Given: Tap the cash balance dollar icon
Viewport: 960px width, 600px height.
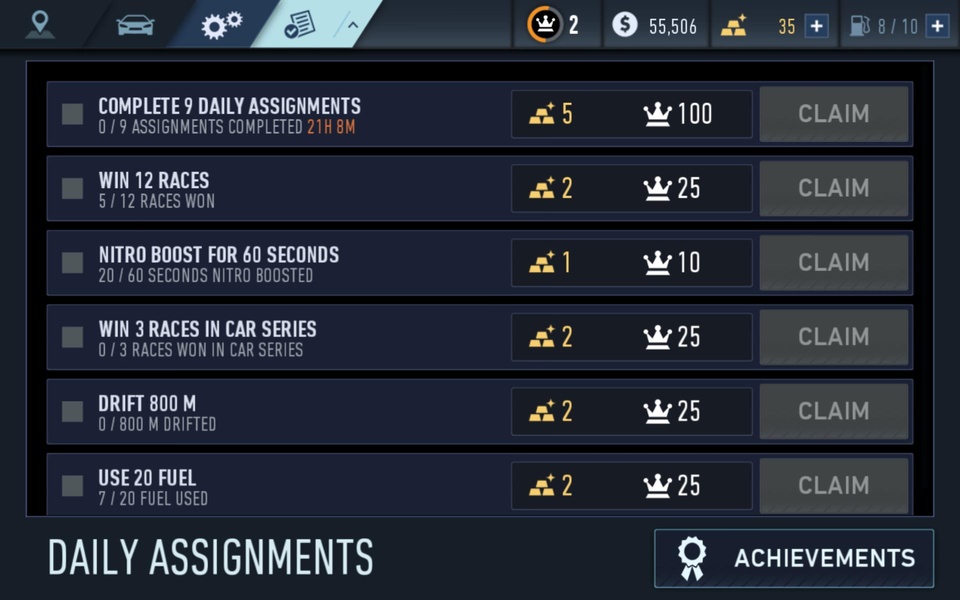Looking at the screenshot, I should (x=625, y=25).
